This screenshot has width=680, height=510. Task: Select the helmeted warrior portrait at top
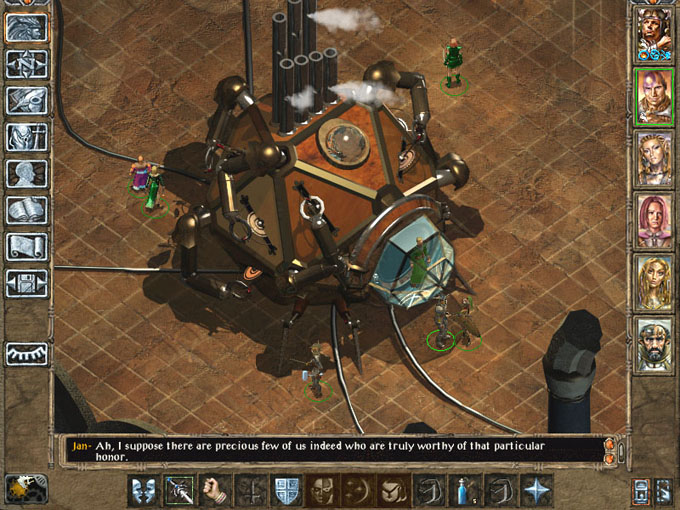pos(654,35)
